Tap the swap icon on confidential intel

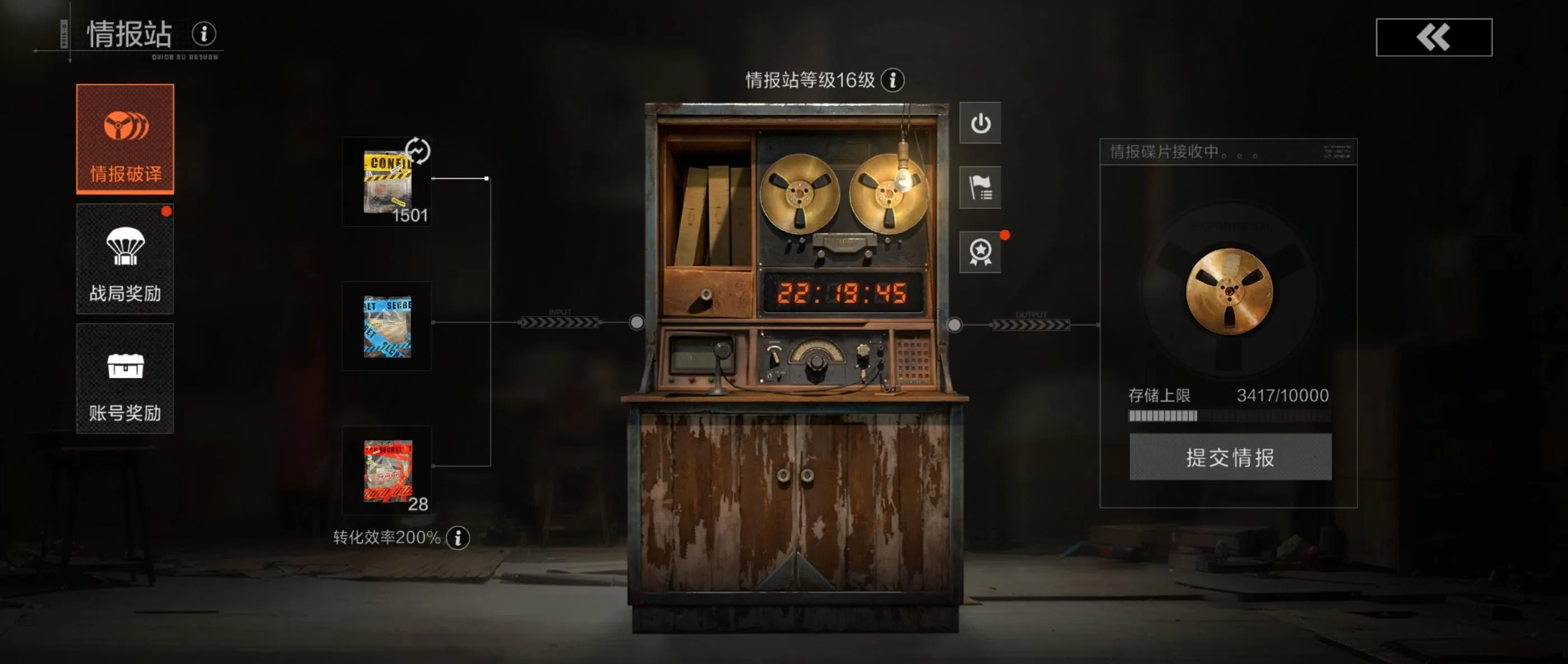pos(418,151)
